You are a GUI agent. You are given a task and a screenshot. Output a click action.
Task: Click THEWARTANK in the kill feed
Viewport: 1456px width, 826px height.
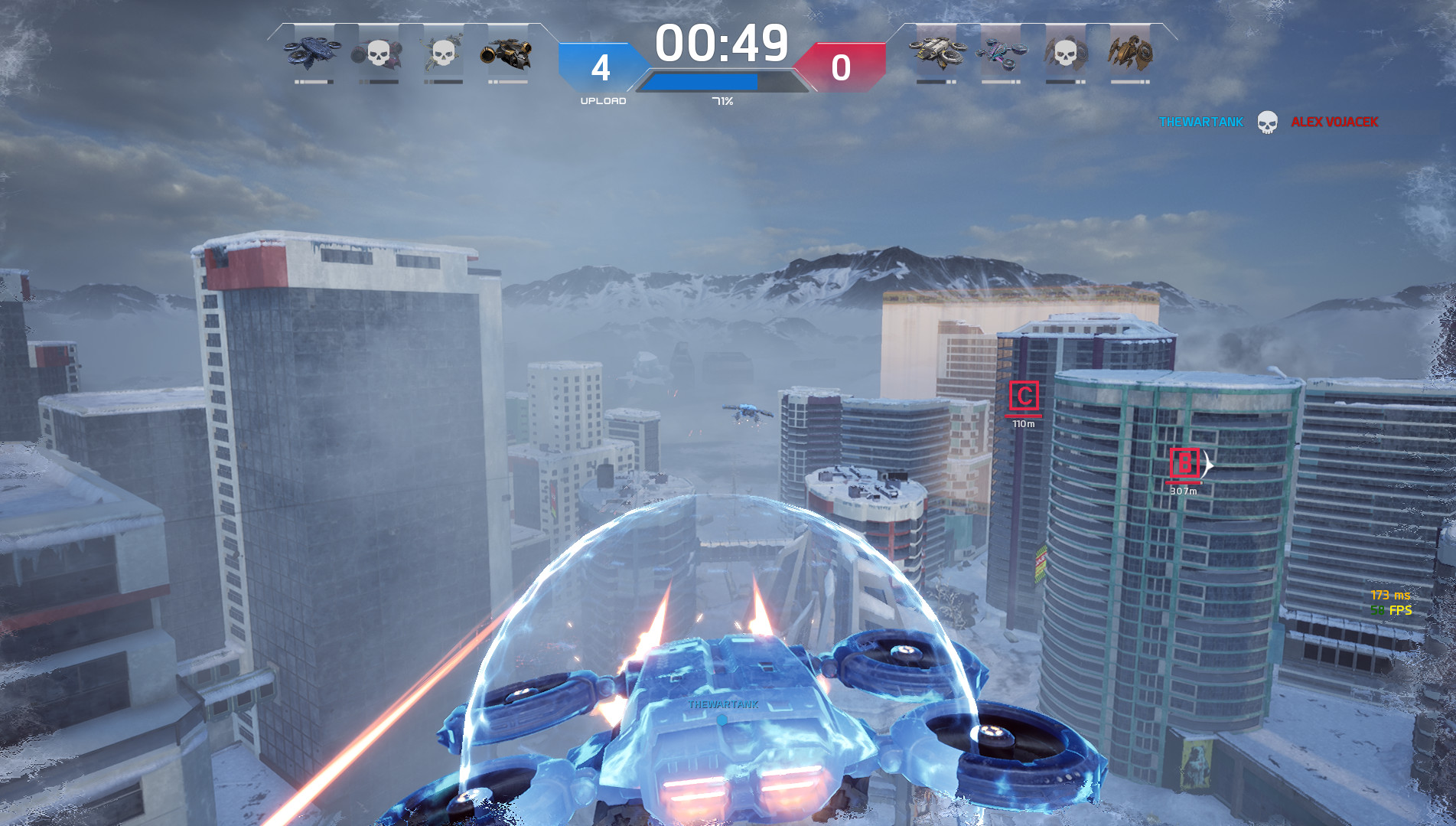pyautogui.click(x=1200, y=122)
